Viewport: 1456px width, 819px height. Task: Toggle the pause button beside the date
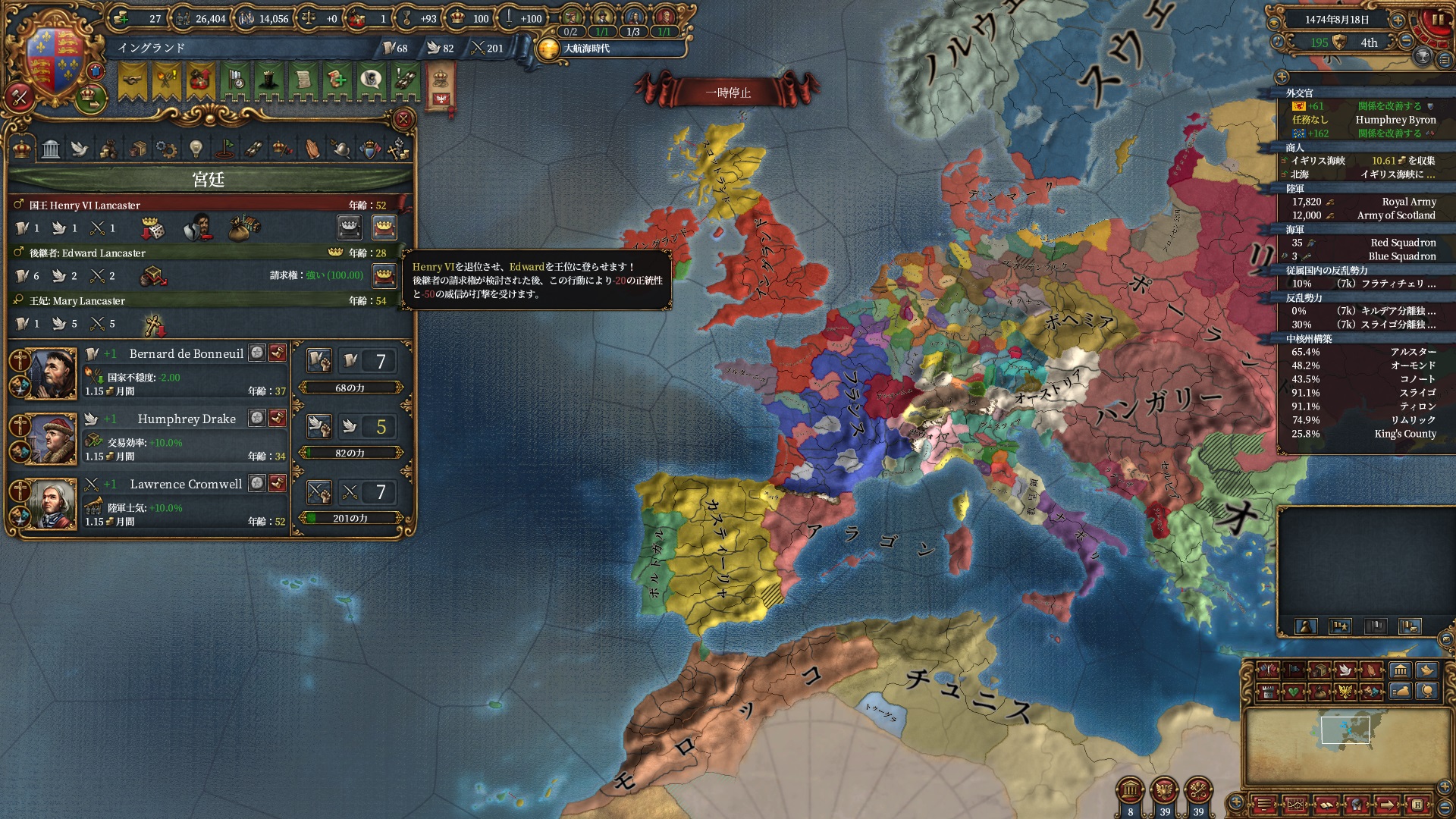pos(1437,20)
